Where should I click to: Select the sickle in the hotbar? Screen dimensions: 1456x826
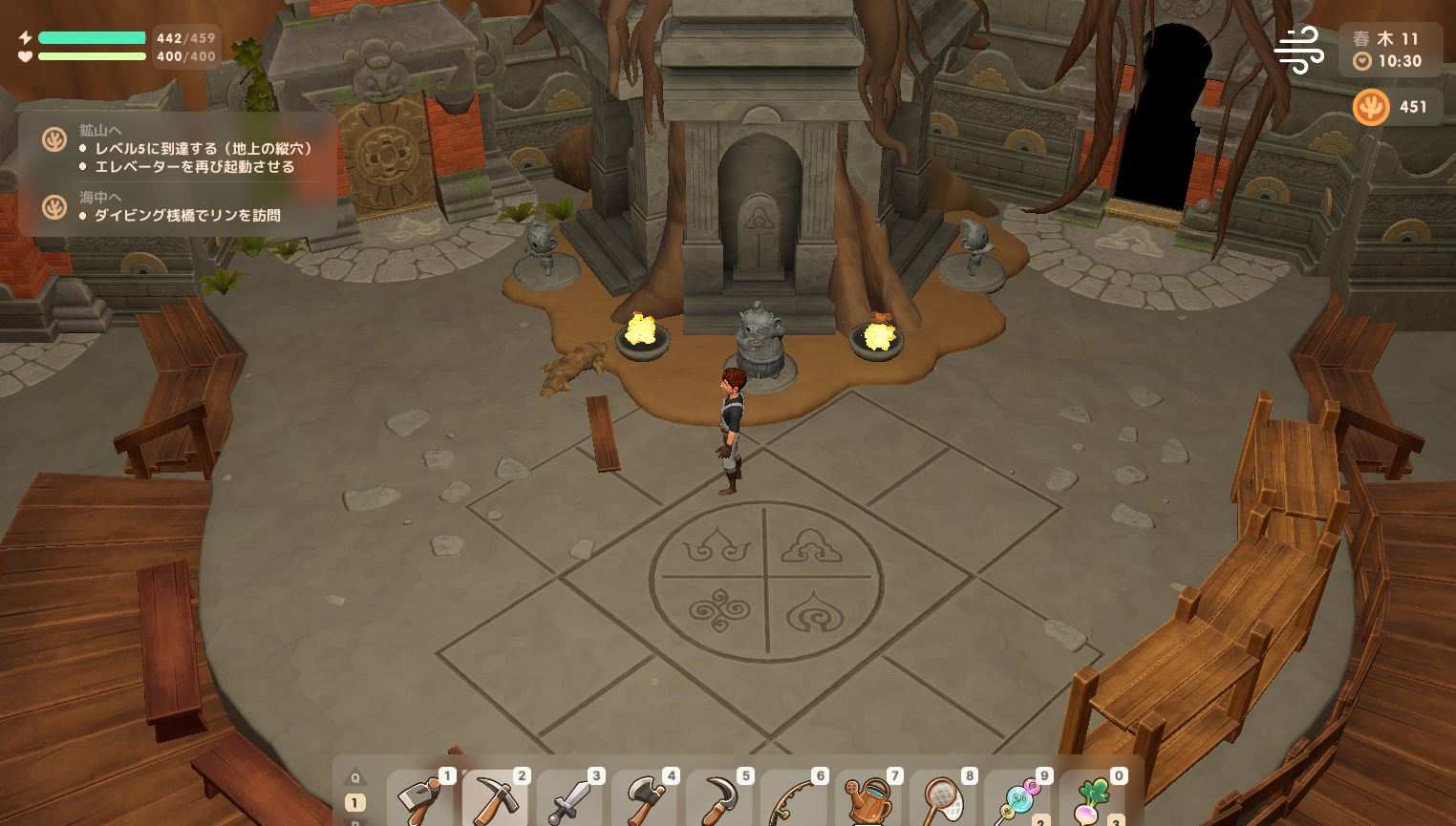coord(718,799)
